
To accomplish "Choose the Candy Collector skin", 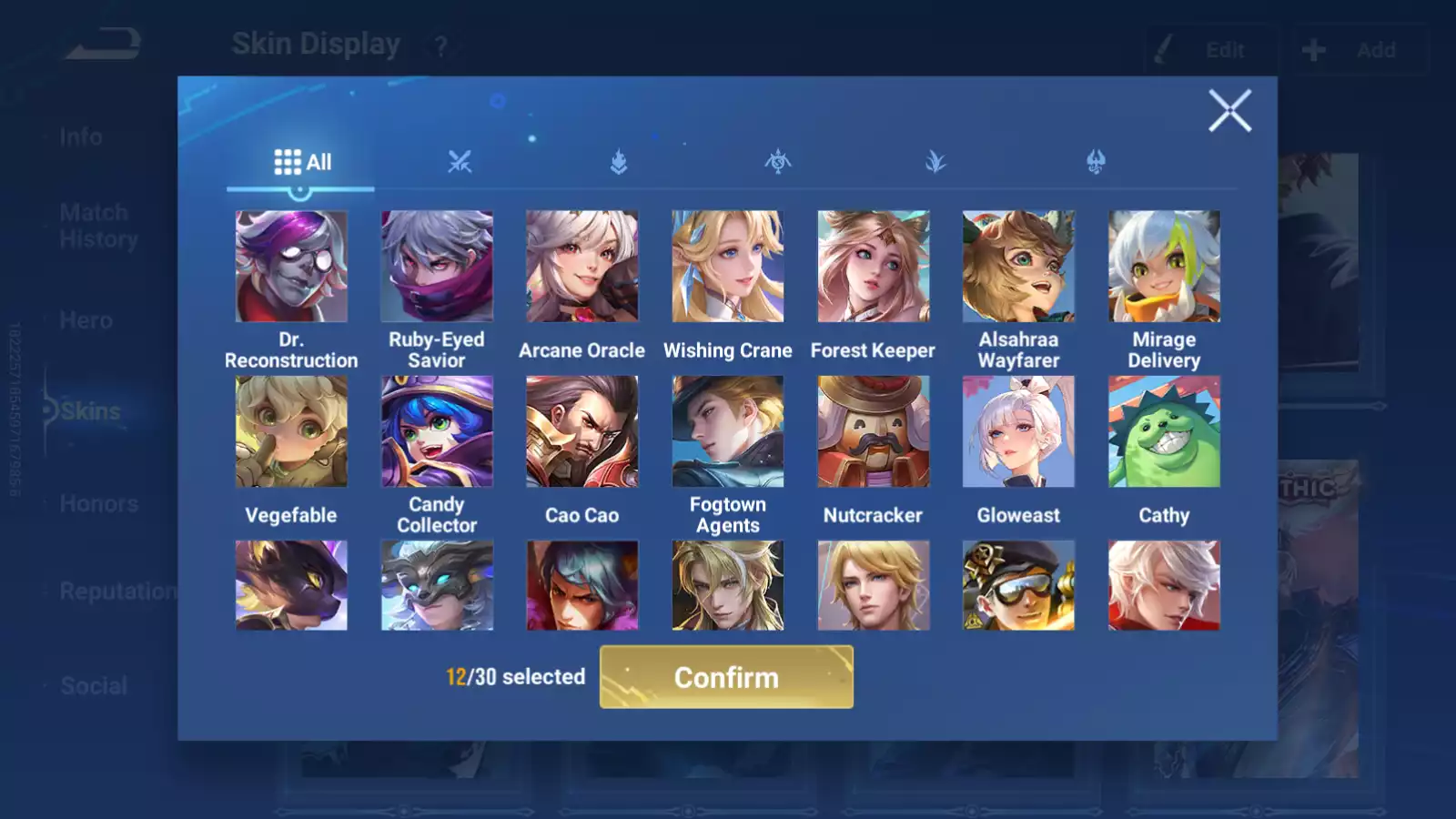I will click(x=437, y=431).
